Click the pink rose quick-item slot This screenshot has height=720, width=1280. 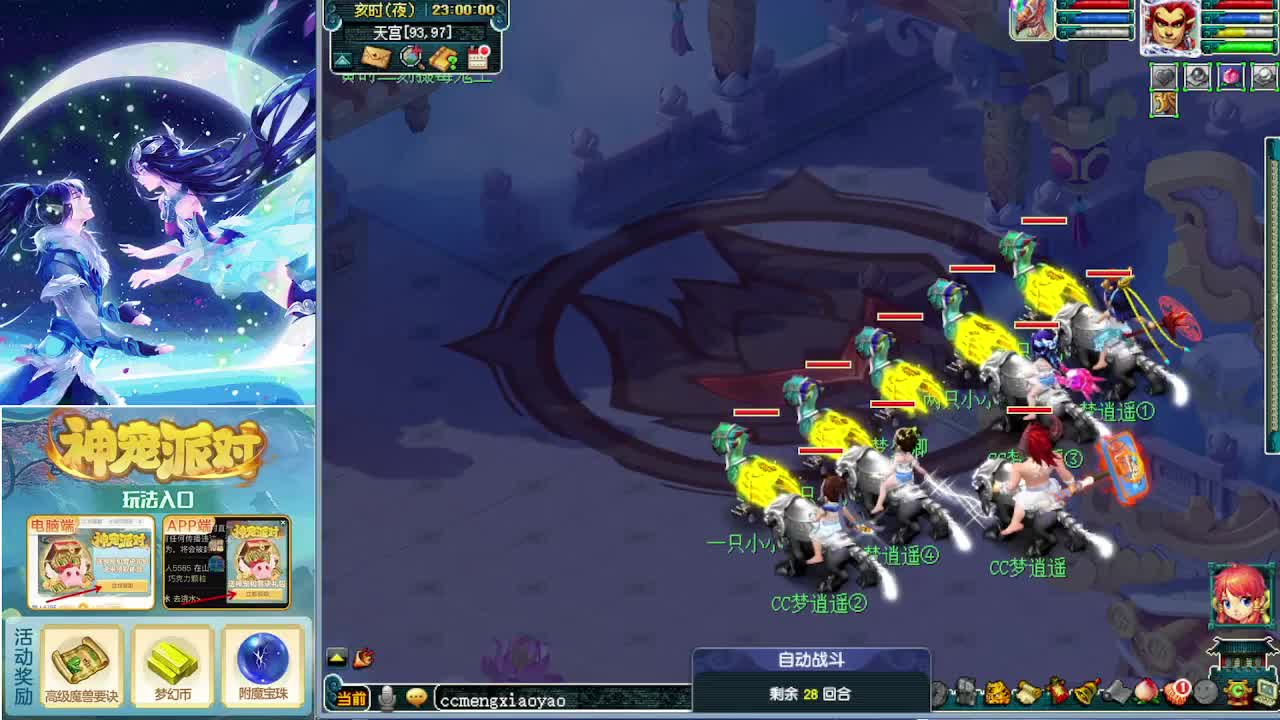tap(1231, 76)
